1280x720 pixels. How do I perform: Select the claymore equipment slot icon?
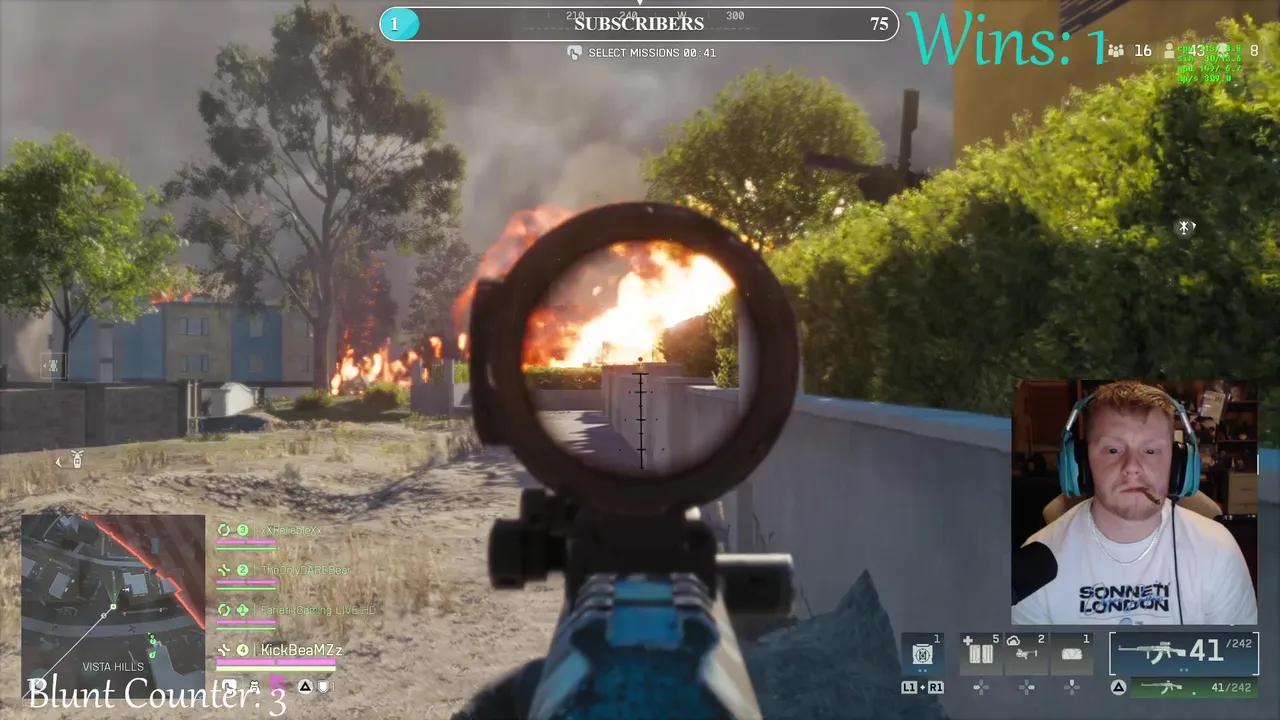coord(1072,654)
